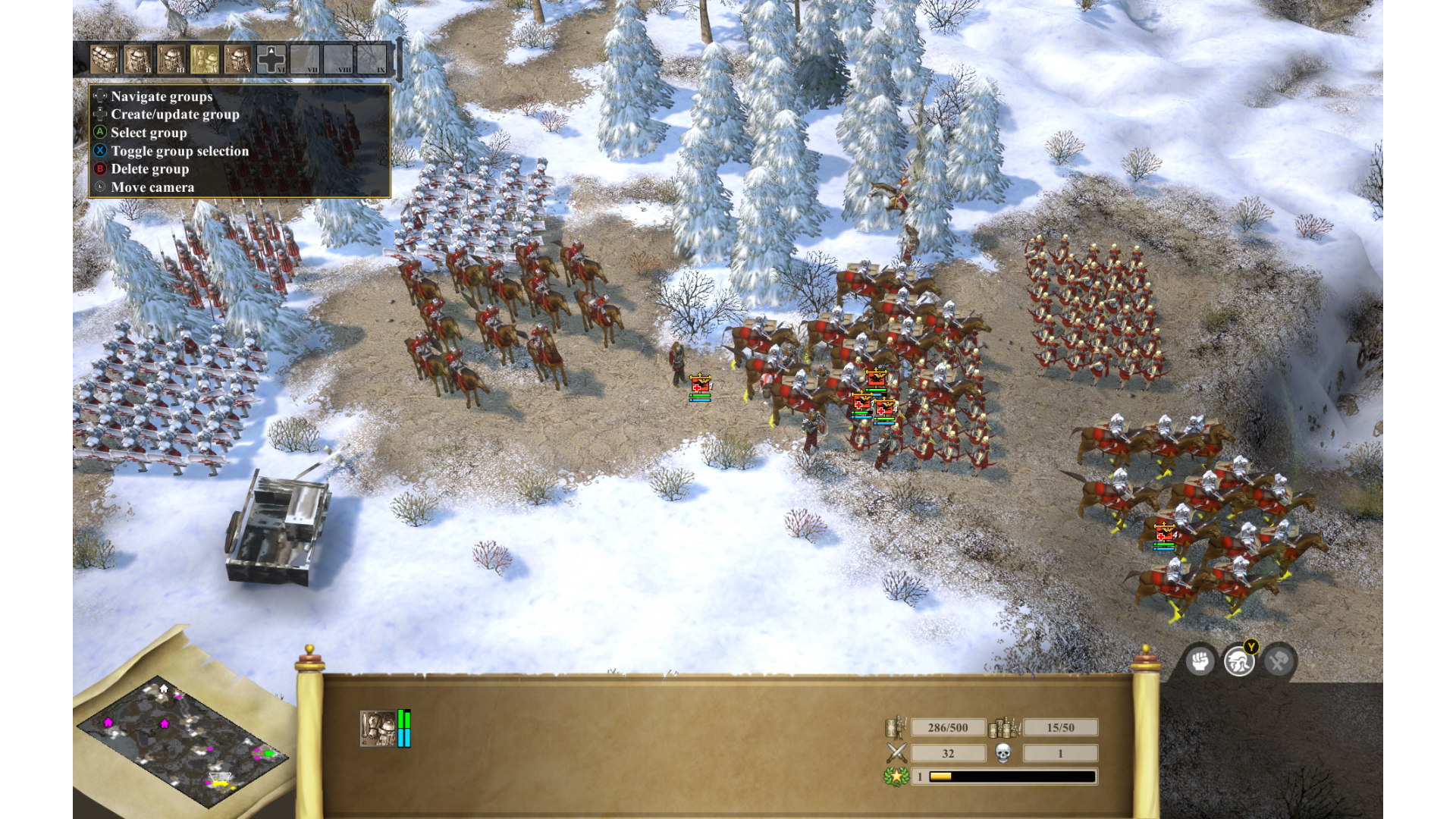Click the empty group slot VI
The width and height of the screenshot is (1456, 819).
(x=271, y=59)
